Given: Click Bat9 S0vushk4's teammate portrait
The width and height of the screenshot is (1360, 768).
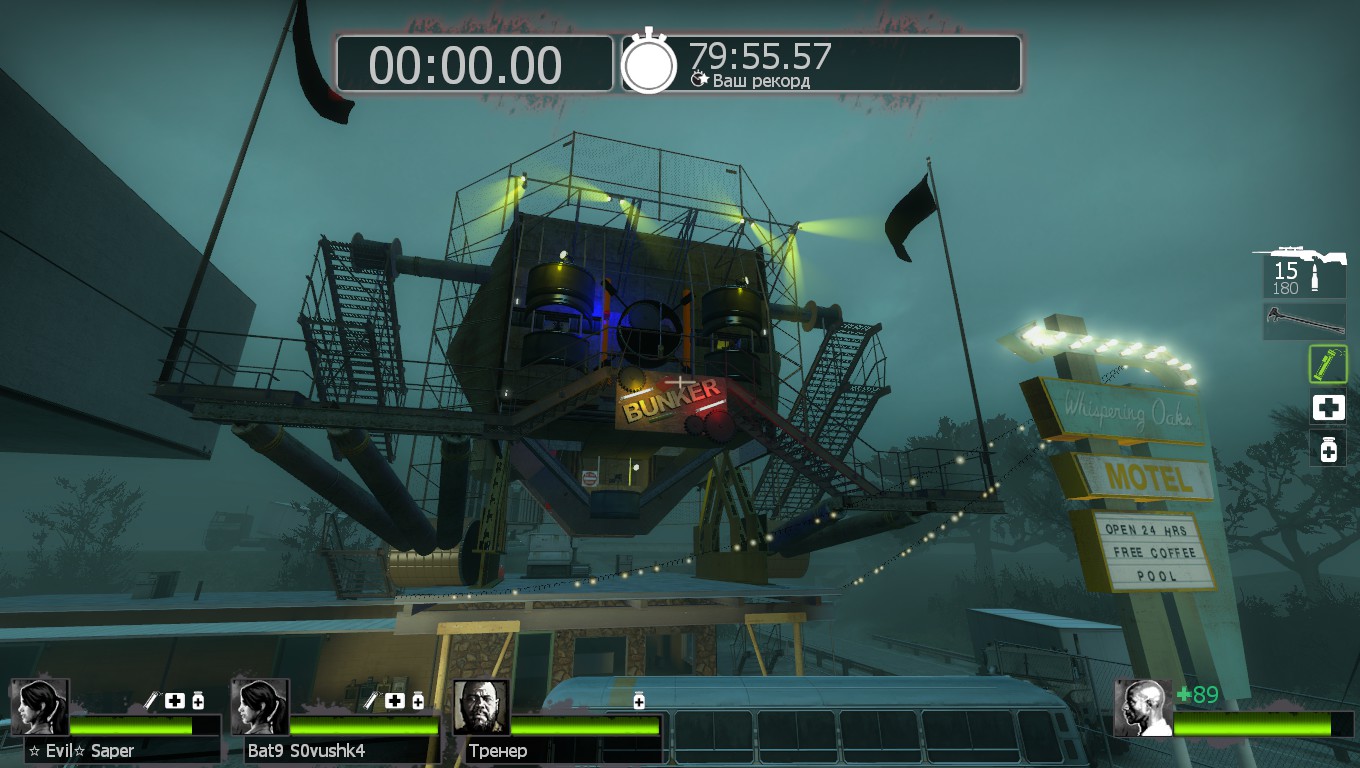Looking at the screenshot, I should [x=260, y=707].
